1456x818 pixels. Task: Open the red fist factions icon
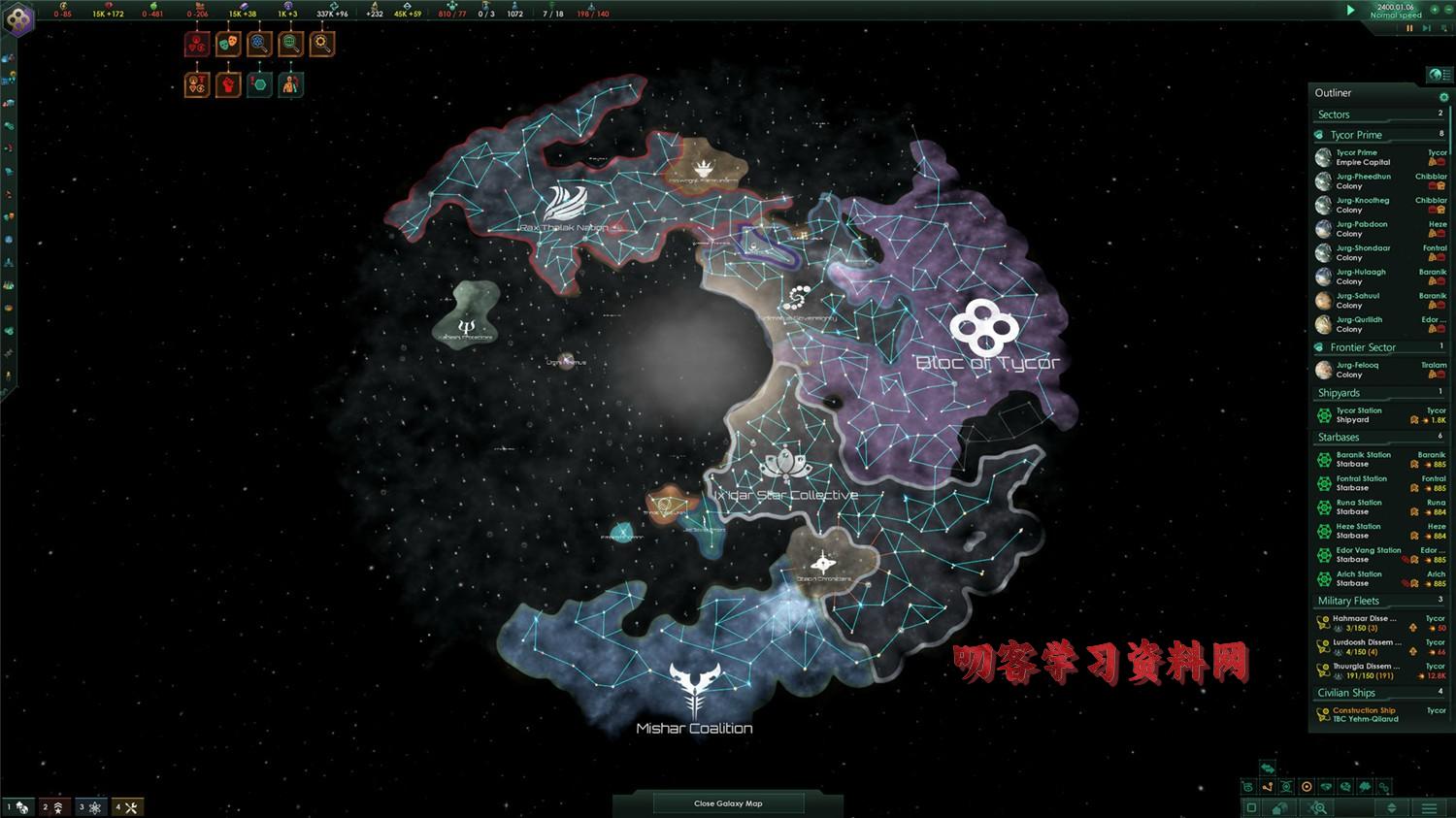tap(228, 85)
